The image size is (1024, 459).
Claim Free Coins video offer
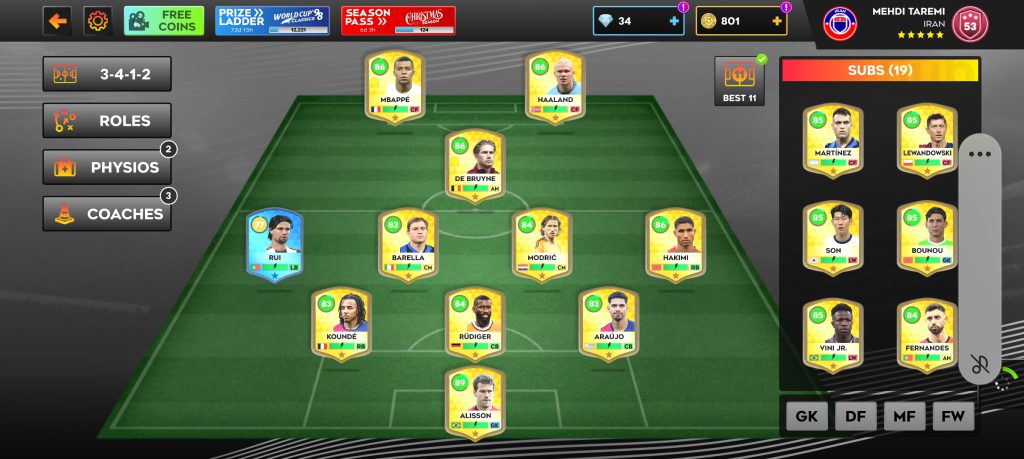164,21
